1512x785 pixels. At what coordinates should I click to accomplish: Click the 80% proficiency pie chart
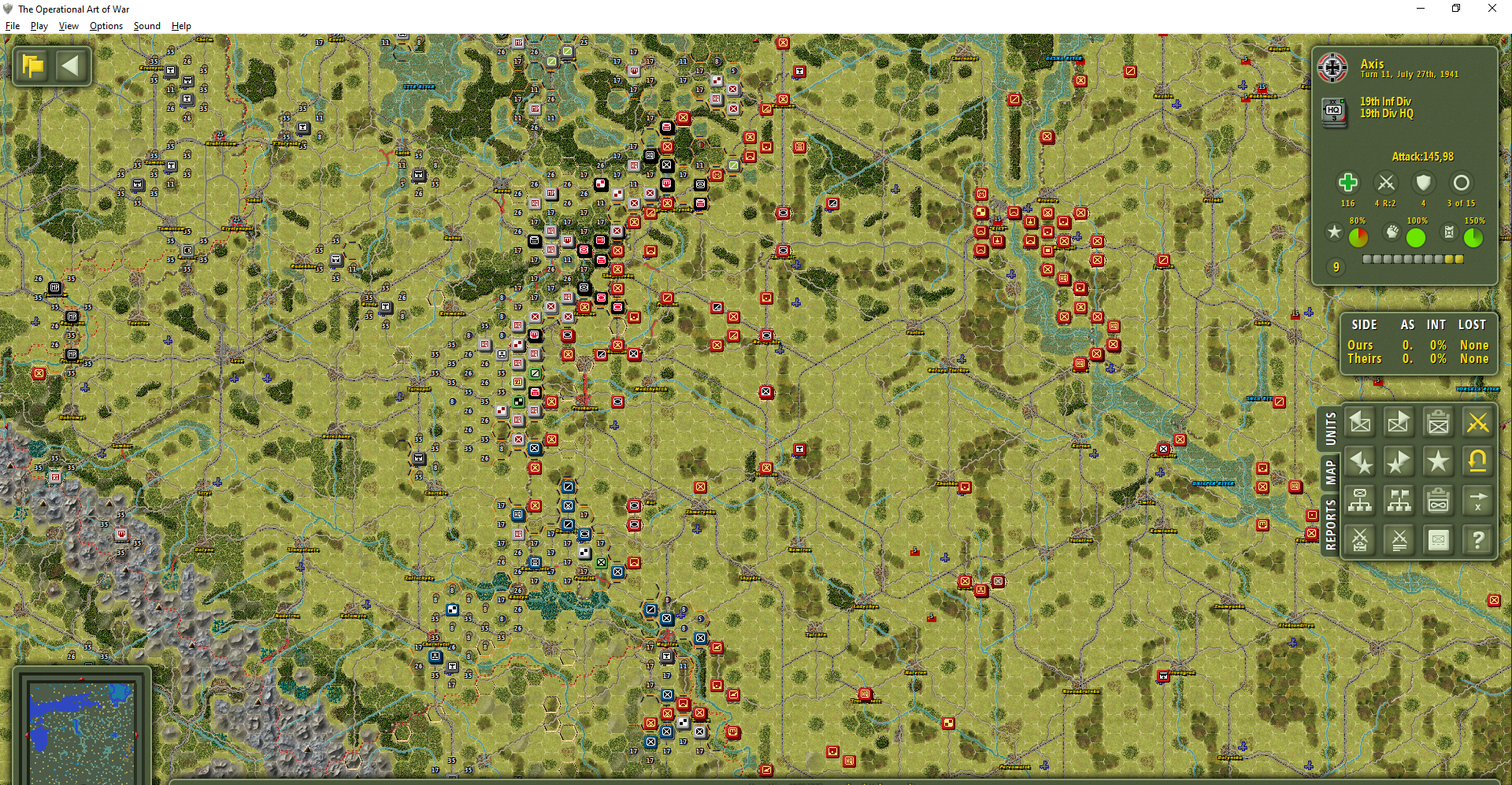1358,238
